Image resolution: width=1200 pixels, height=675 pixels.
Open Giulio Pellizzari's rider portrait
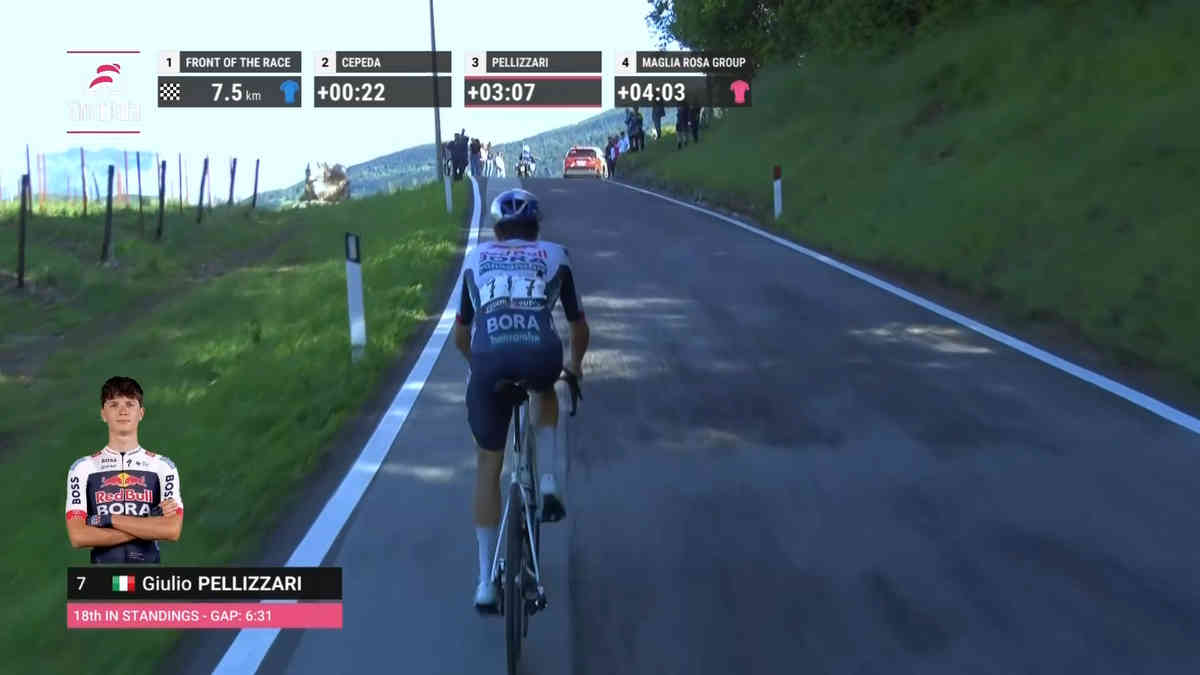(123, 472)
